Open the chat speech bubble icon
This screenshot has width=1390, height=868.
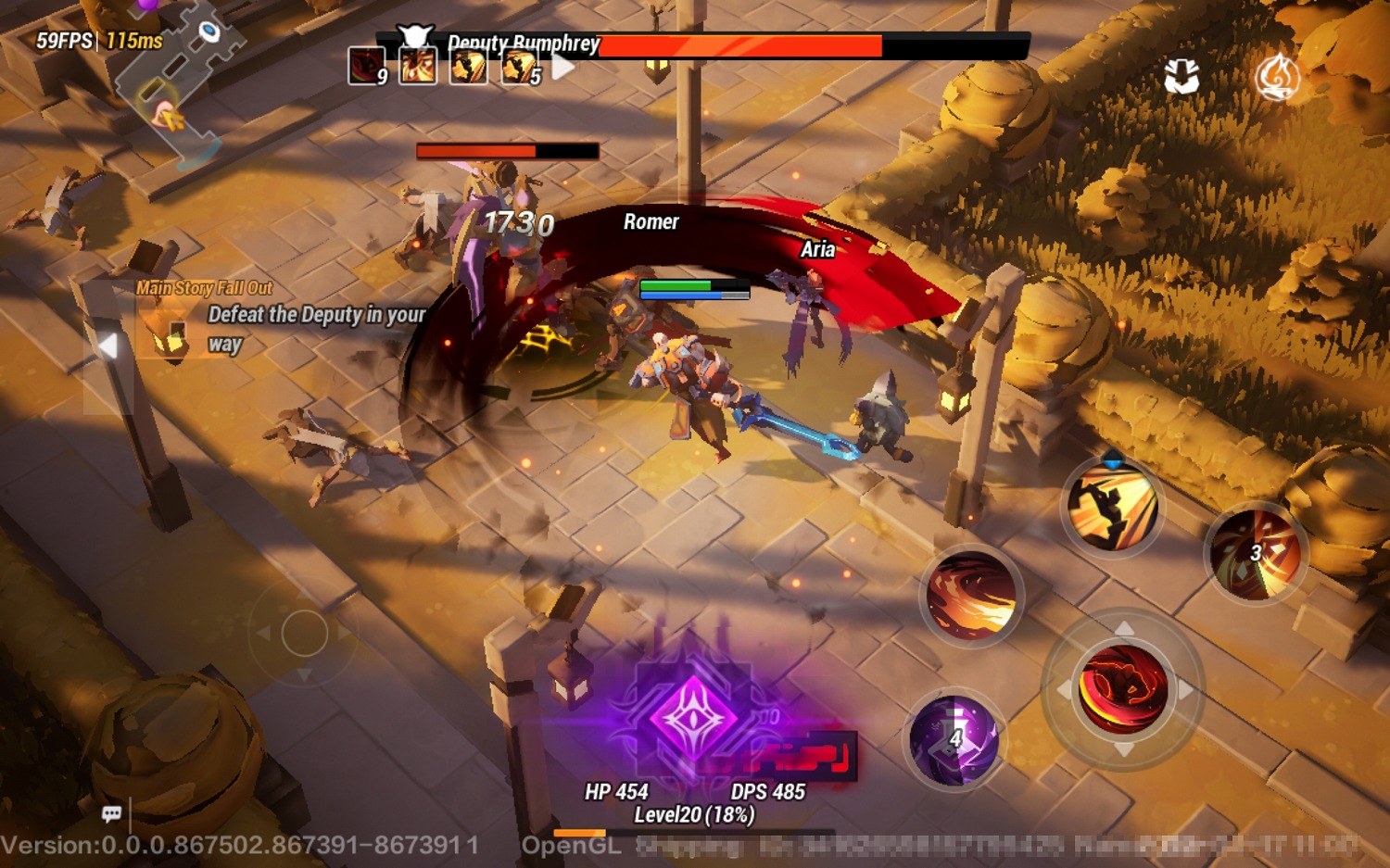pyautogui.click(x=112, y=813)
